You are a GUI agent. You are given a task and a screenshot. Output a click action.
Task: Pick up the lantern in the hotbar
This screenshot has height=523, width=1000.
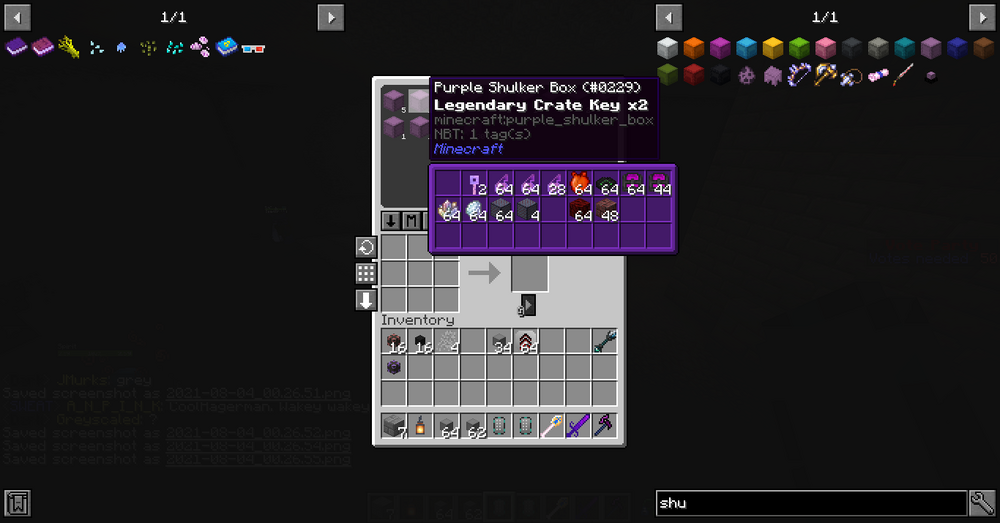click(420, 426)
